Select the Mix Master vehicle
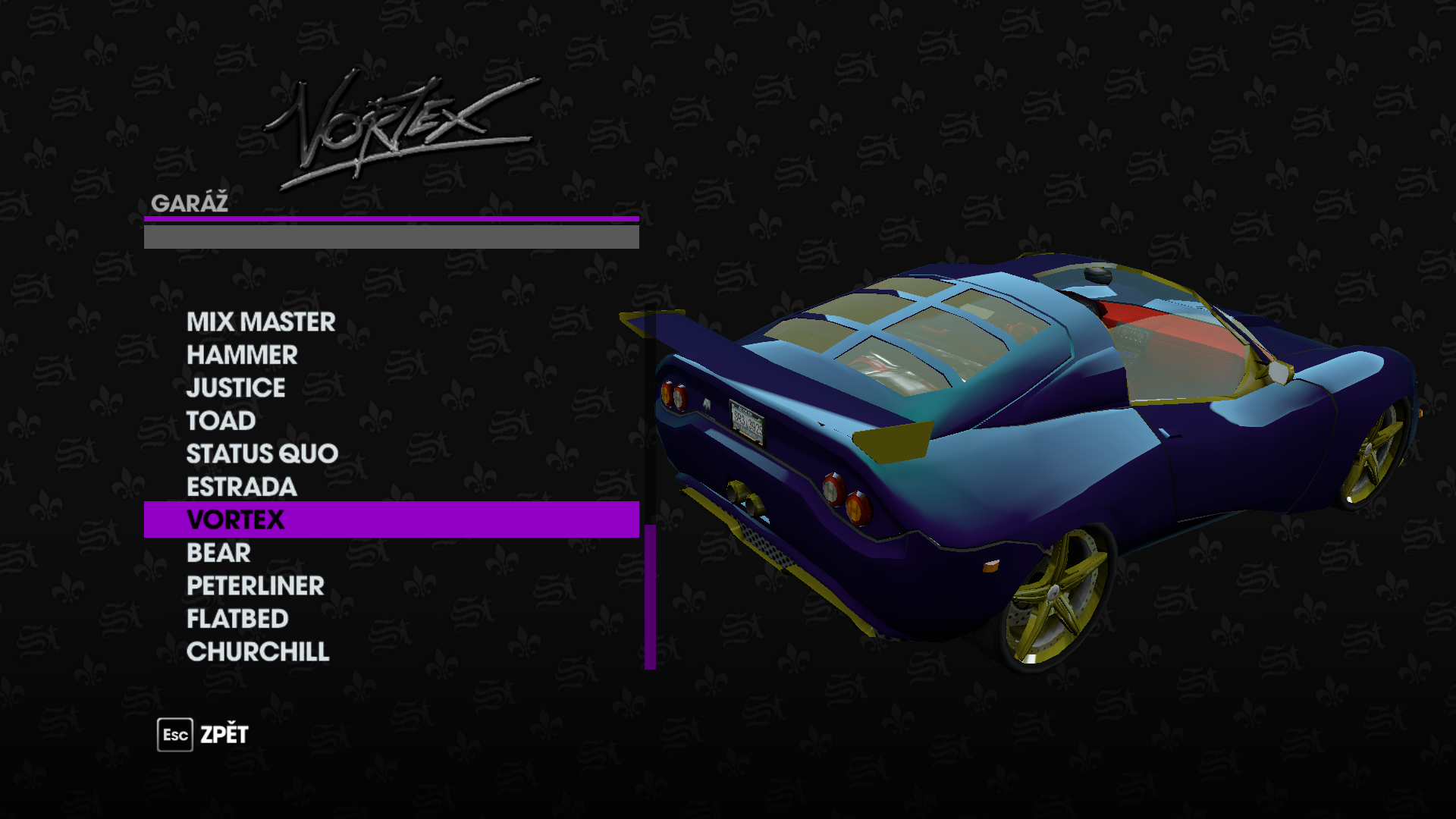 [x=261, y=322]
